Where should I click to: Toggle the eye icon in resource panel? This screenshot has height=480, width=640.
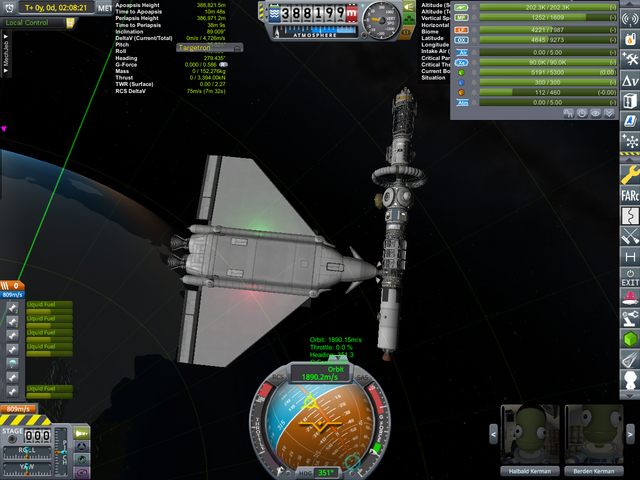click(x=594, y=113)
